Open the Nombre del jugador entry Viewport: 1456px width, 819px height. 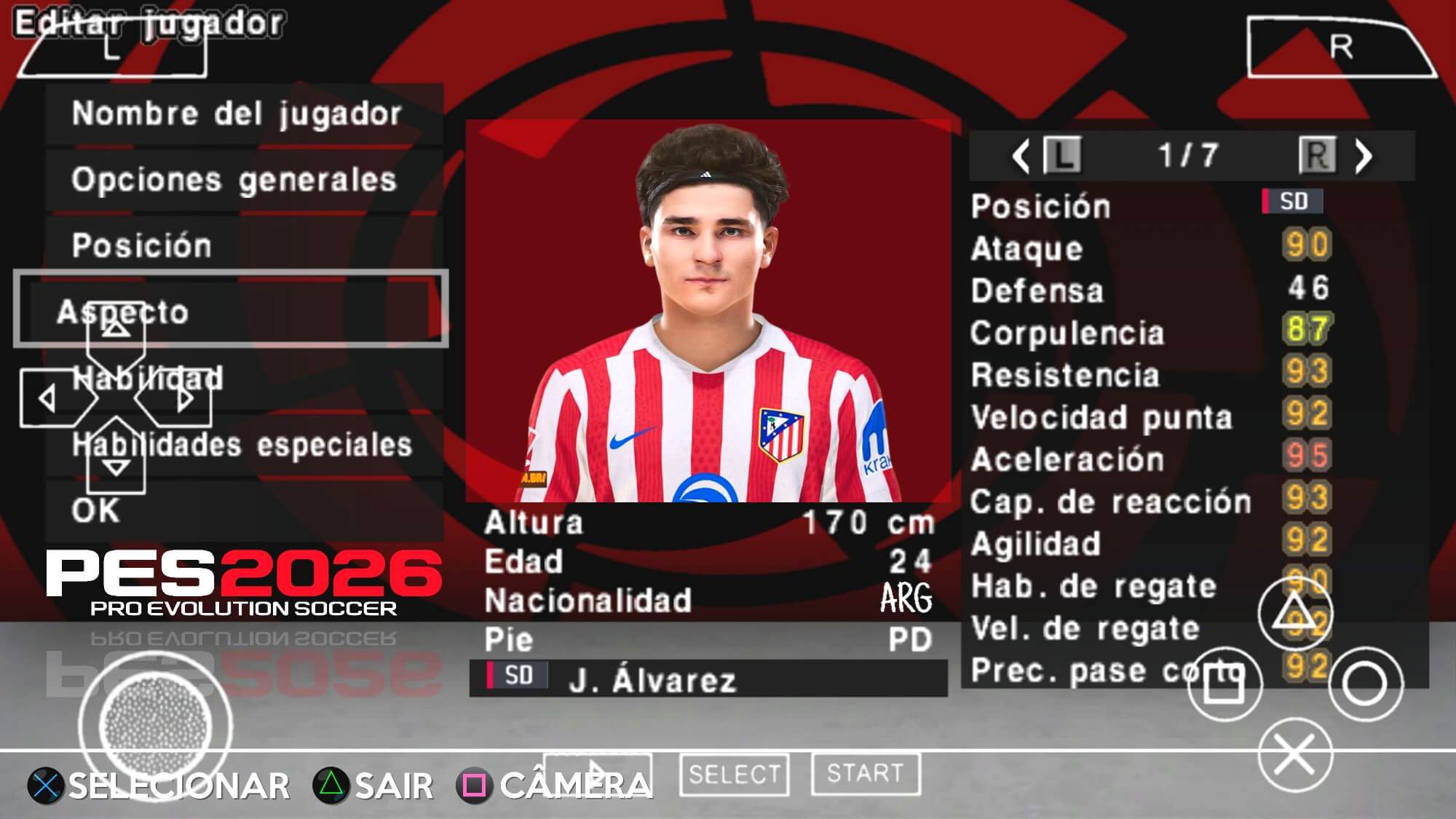(x=237, y=114)
